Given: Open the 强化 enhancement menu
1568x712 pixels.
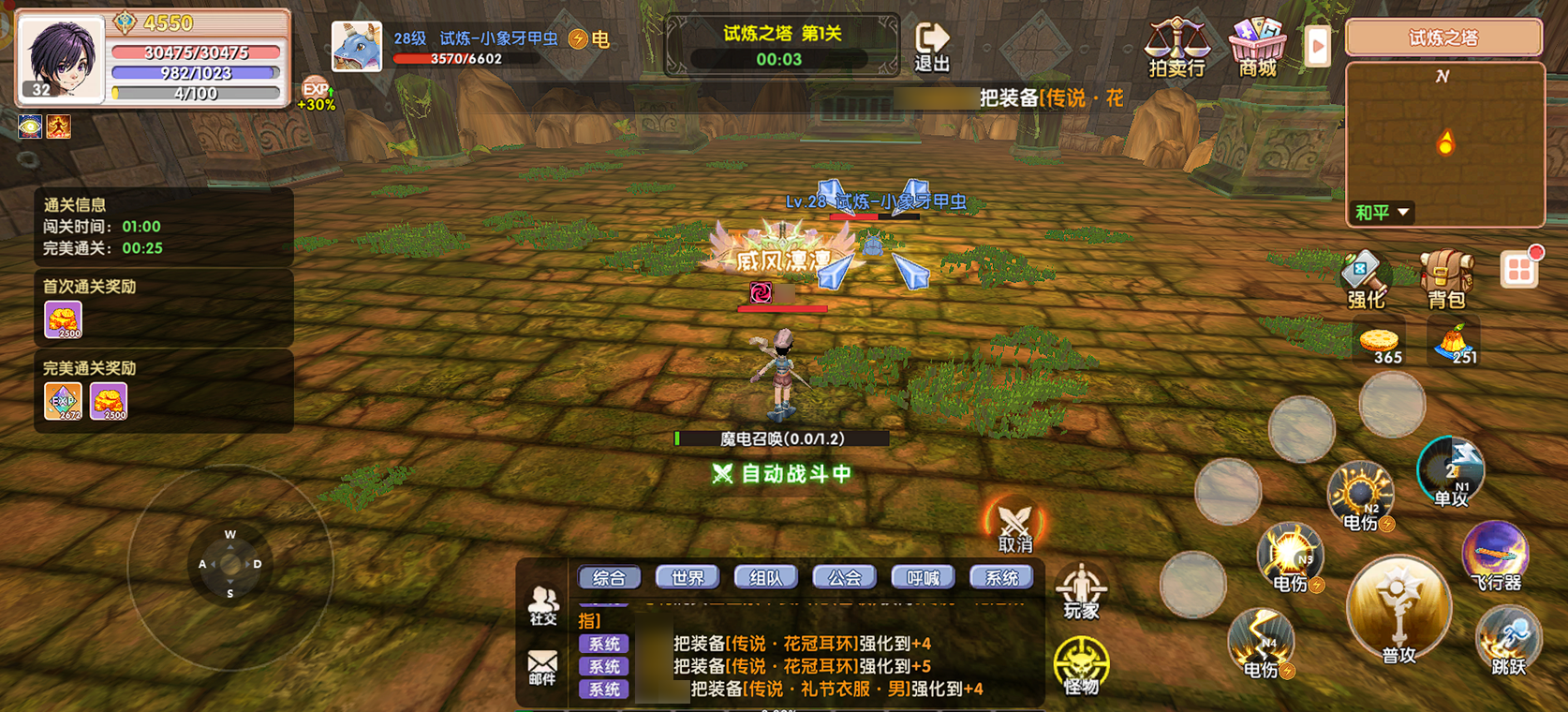Looking at the screenshot, I should (1365, 279).
